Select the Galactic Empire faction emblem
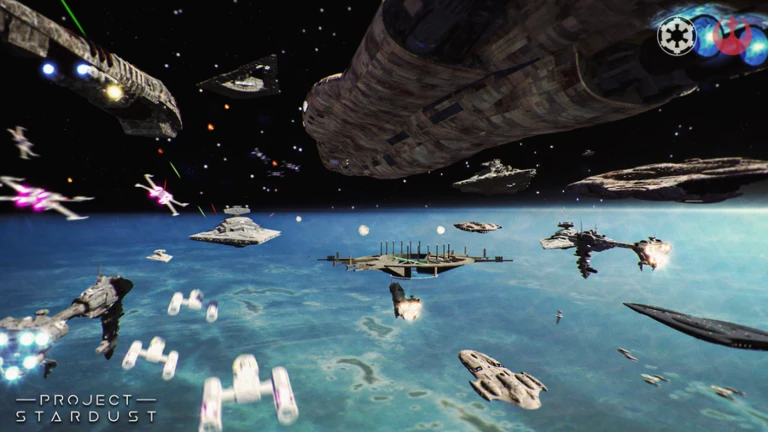 point(675,36)
